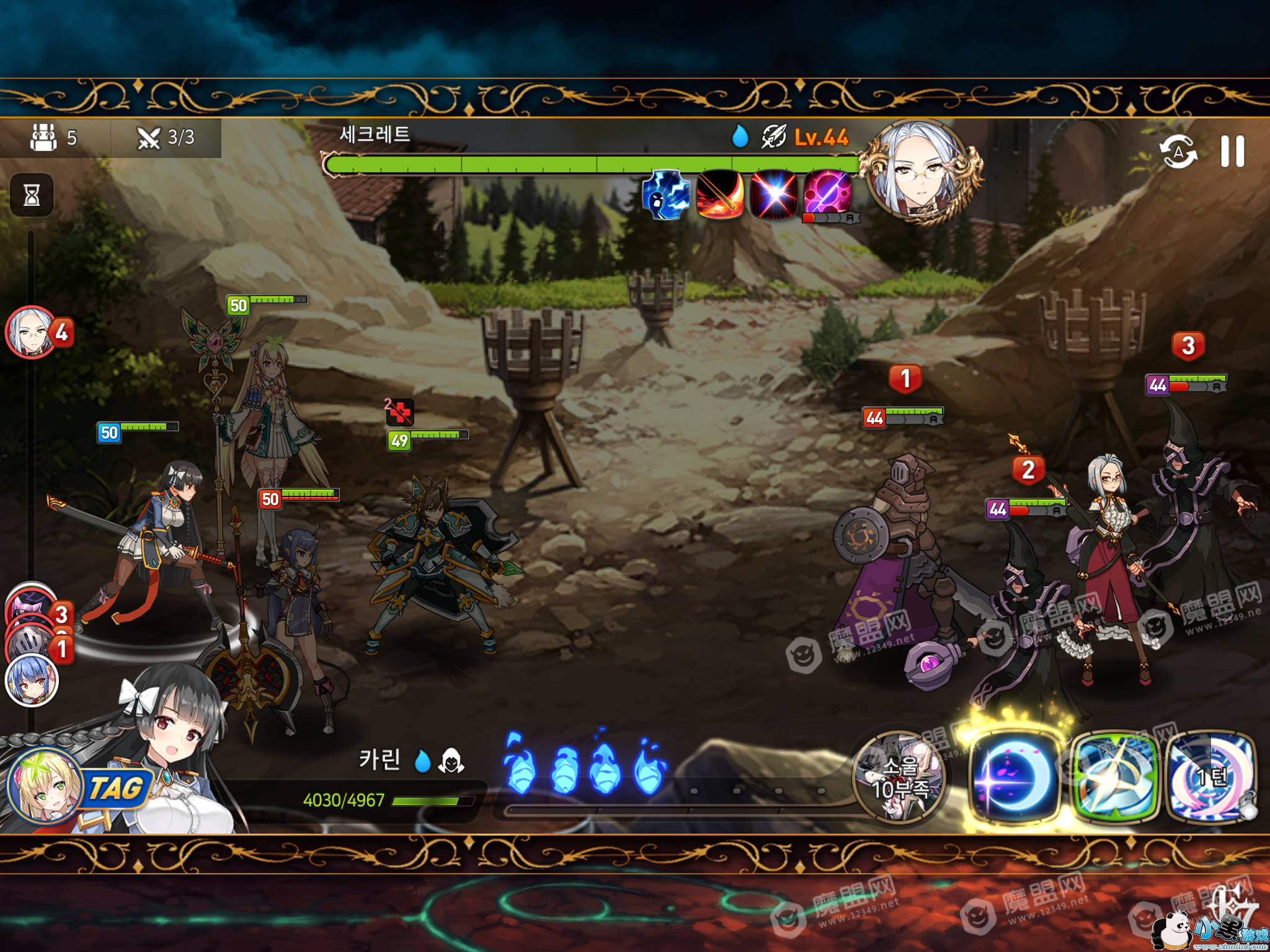Tap the hourglass icon
This screenshot has height=952, width=1270.
click(32, 195)
